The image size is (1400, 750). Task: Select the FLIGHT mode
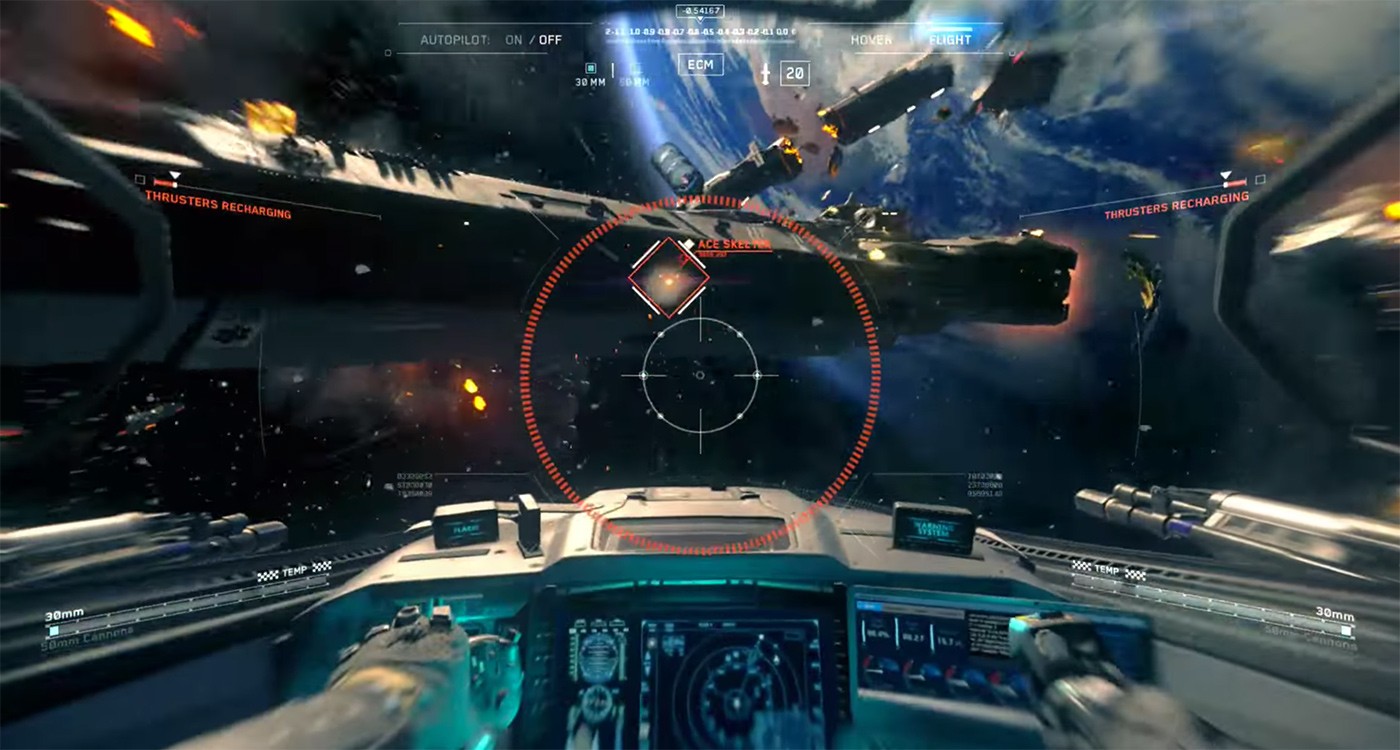click(949, 40)
